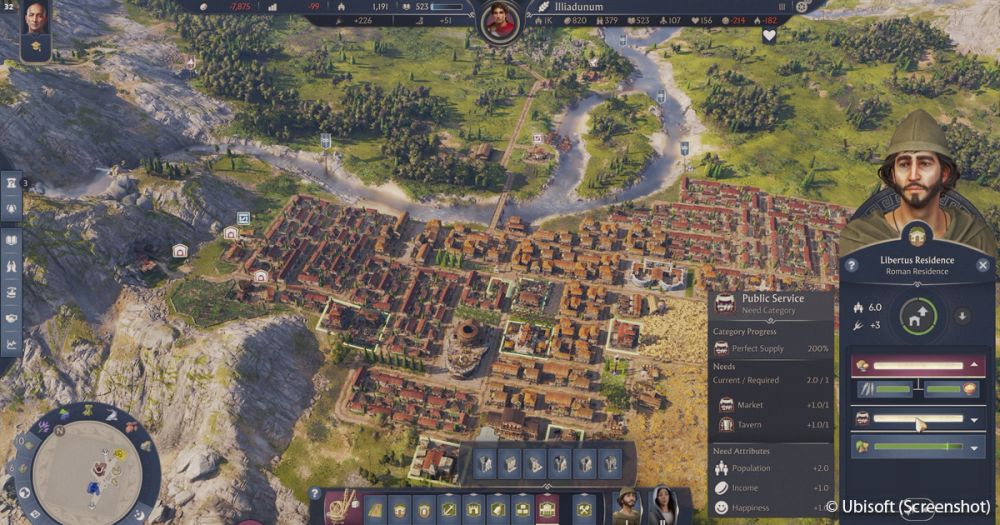Expand the Public Service needs row
Image resolution: width=1000 pixels, height=525 pixels.
[x=975, y=419]
